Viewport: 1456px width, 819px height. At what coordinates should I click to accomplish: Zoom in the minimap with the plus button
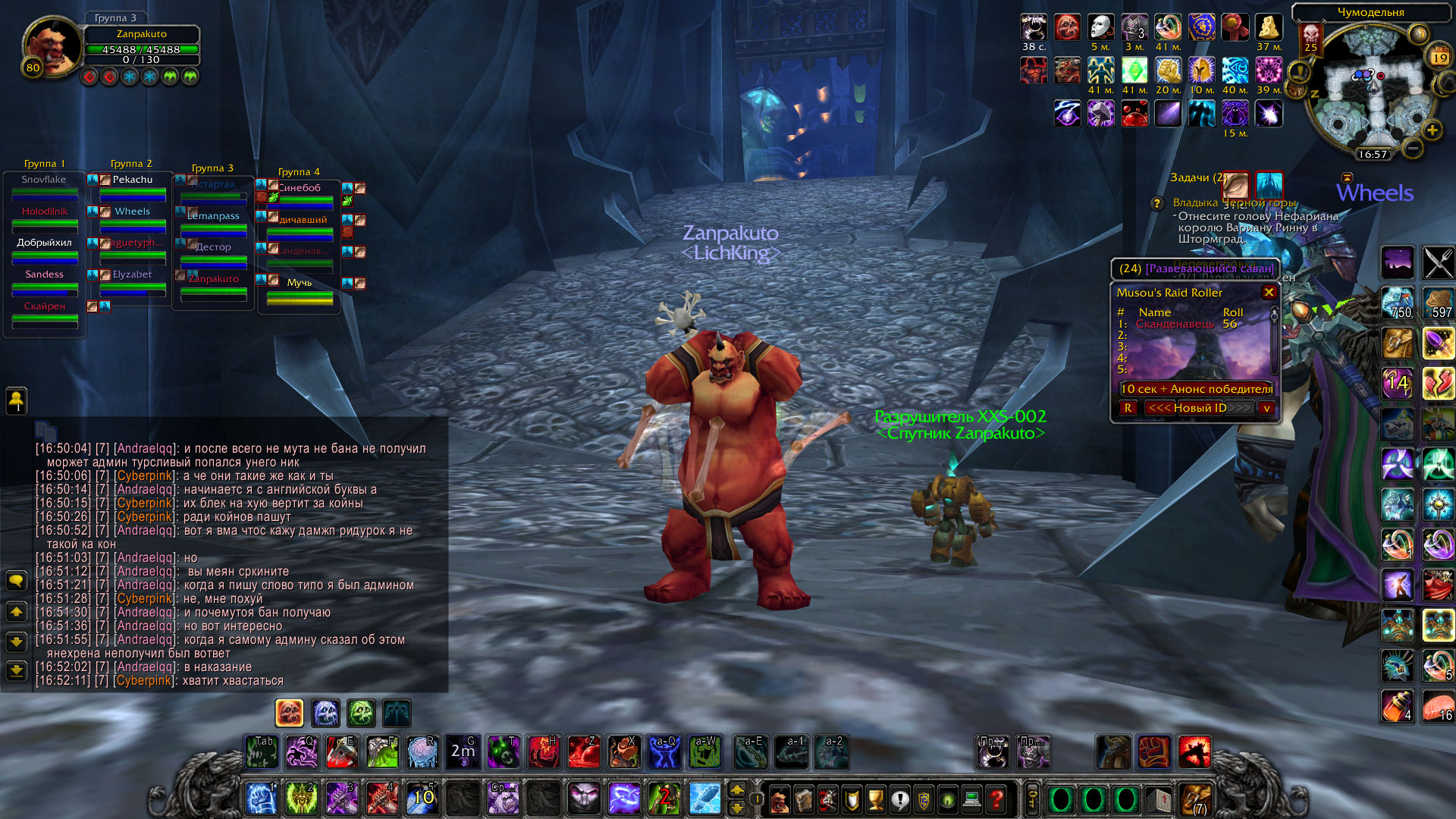1432,130
